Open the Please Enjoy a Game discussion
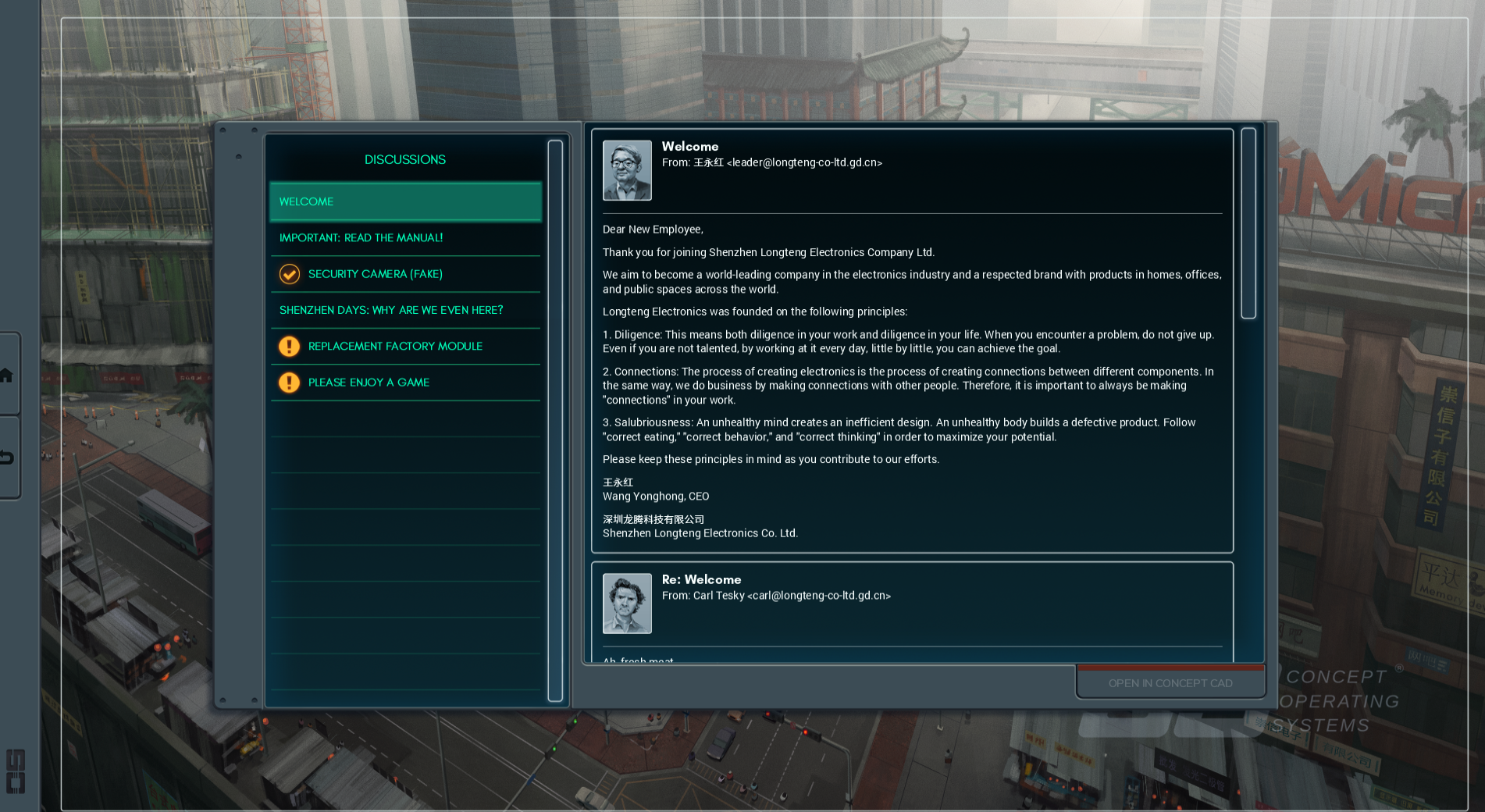Image resolution: width=1485 pixels, height=812 pixels. pyautogui.click(x=405, y=383)
